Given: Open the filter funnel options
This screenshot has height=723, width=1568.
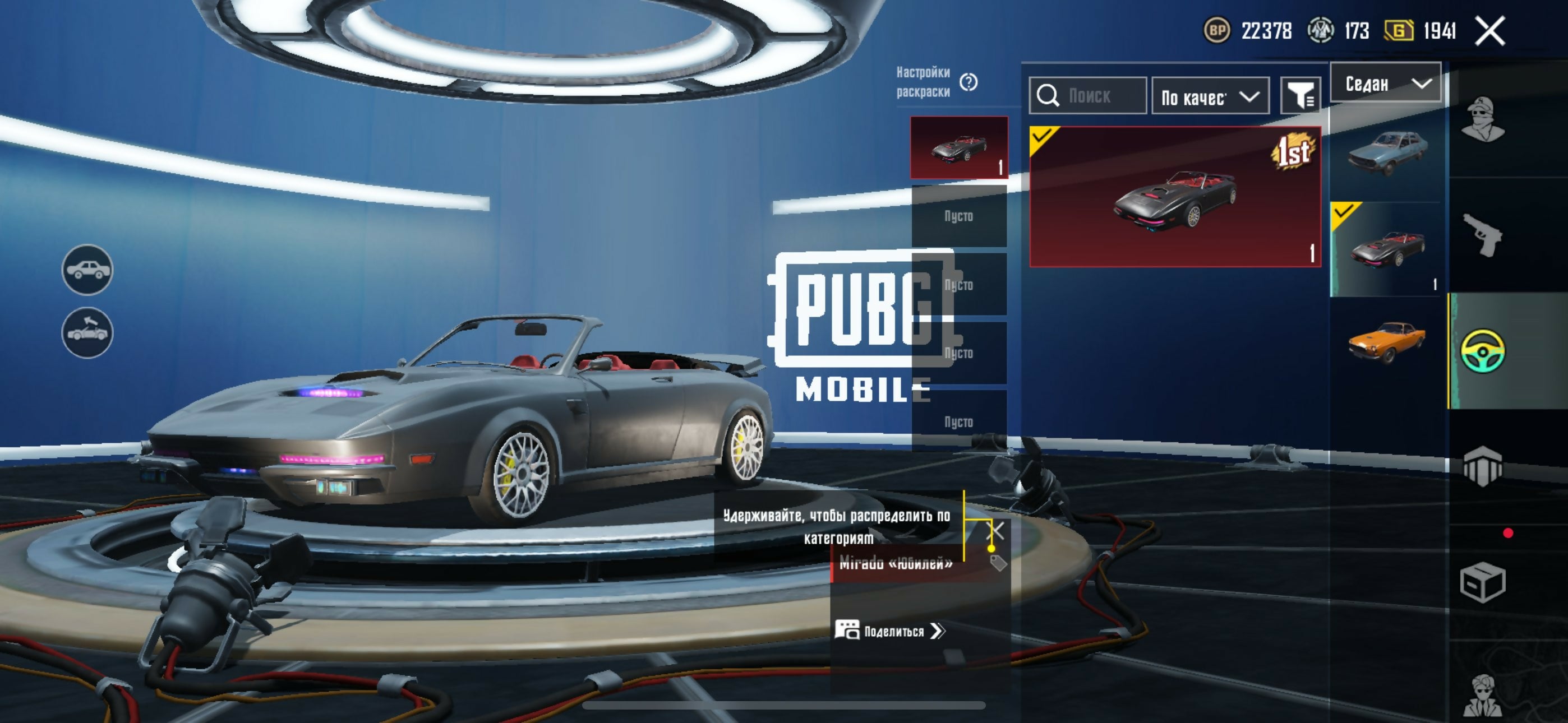Looking at the screenshot, I should (x=1300, y=96).
